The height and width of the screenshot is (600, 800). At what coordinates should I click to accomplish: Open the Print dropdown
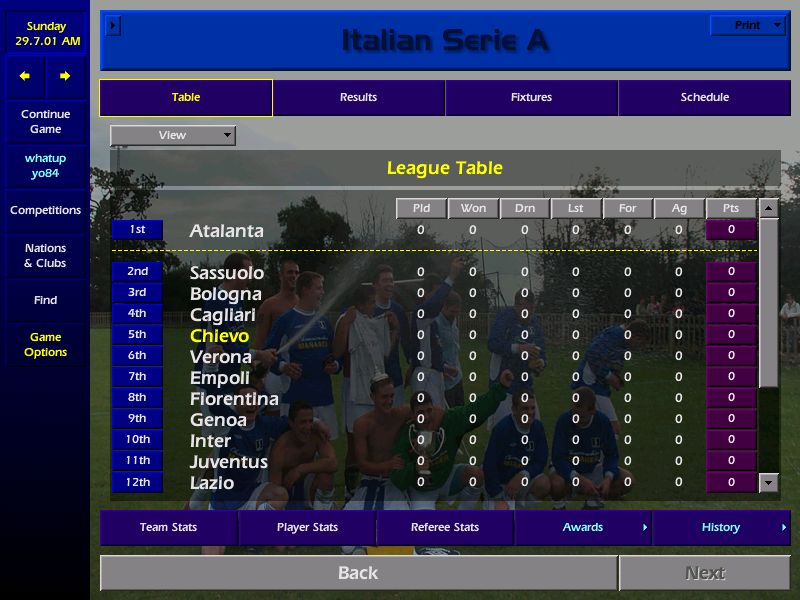748,26
